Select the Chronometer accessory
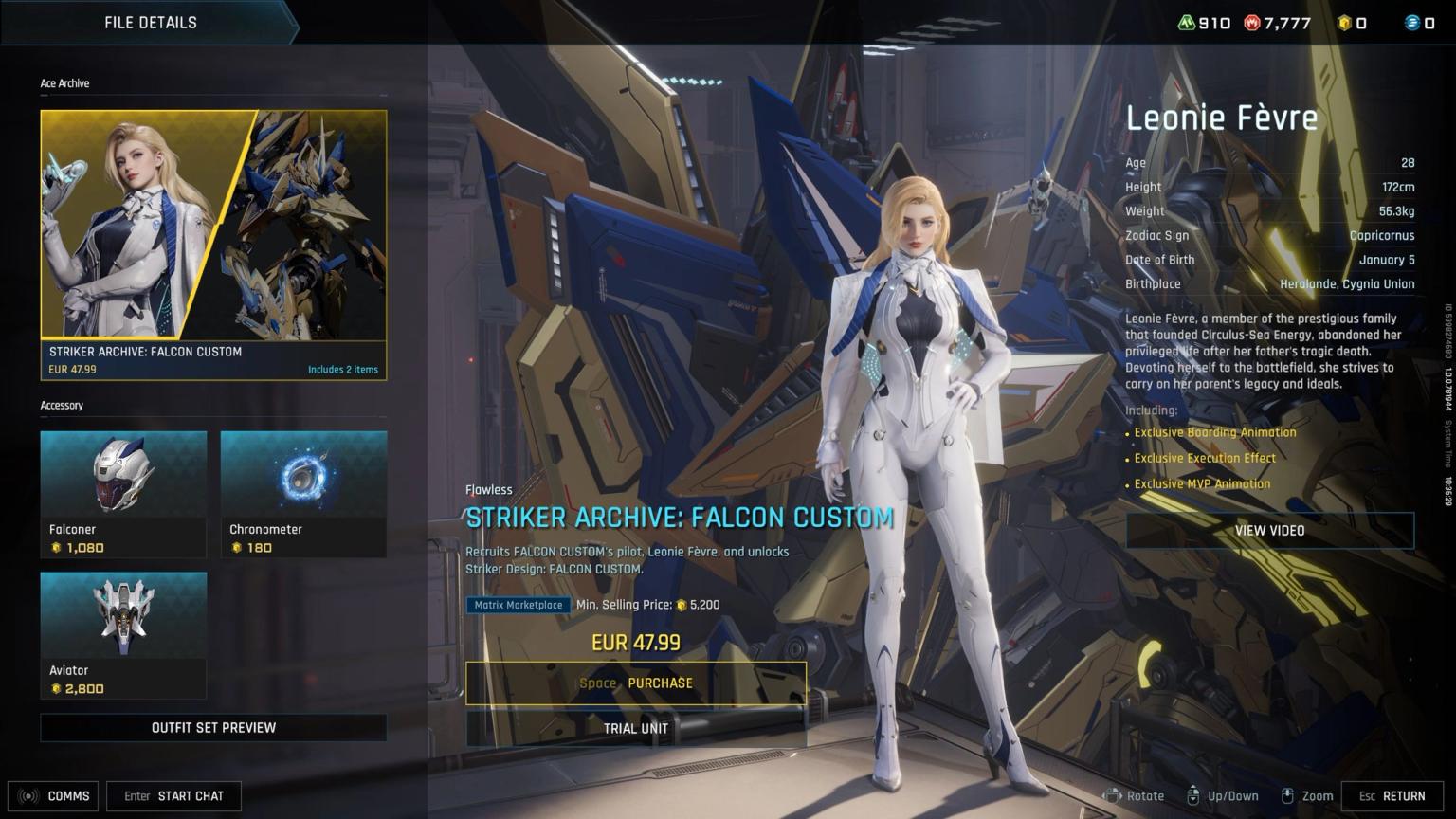The width and height of the screenshot is (1456, 819). tap(302, 493)
